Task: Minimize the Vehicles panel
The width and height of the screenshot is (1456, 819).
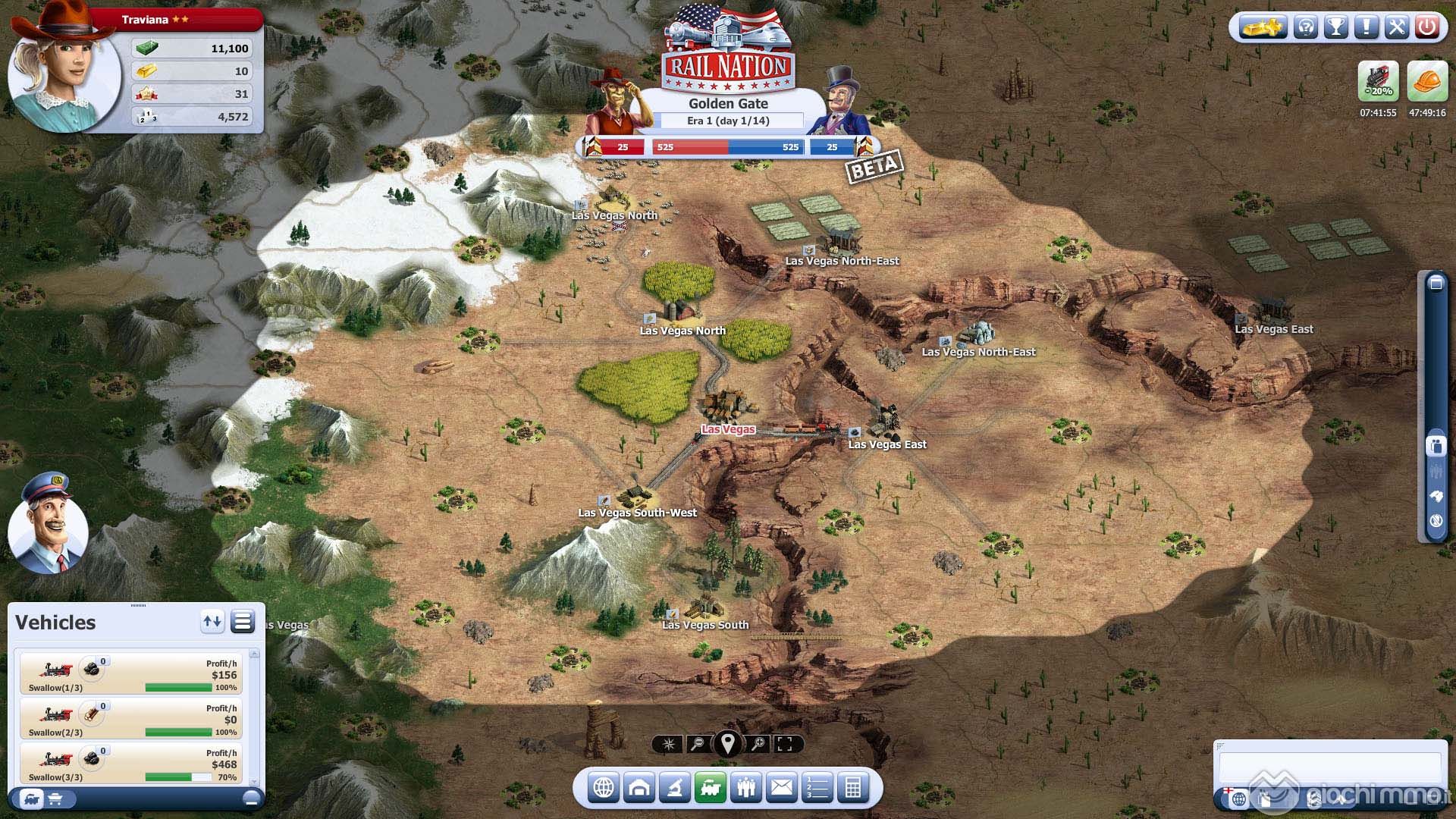Action: click(251, 799)
